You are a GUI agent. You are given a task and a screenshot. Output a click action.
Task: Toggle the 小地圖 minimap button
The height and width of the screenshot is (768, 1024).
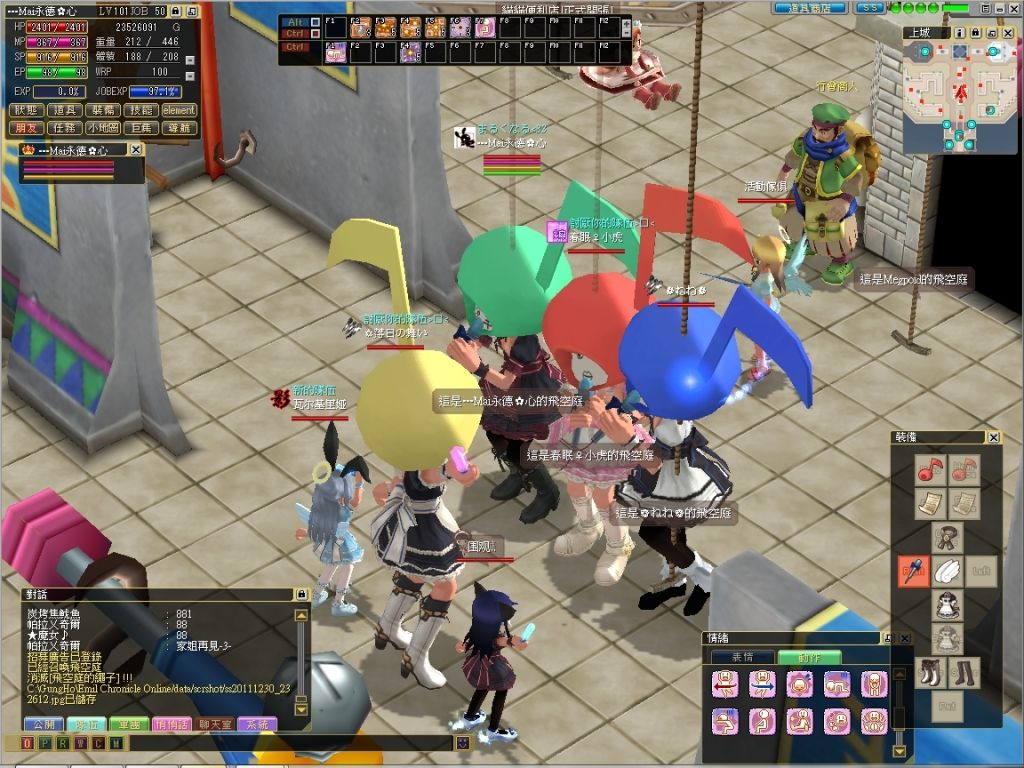click(103, 127)
